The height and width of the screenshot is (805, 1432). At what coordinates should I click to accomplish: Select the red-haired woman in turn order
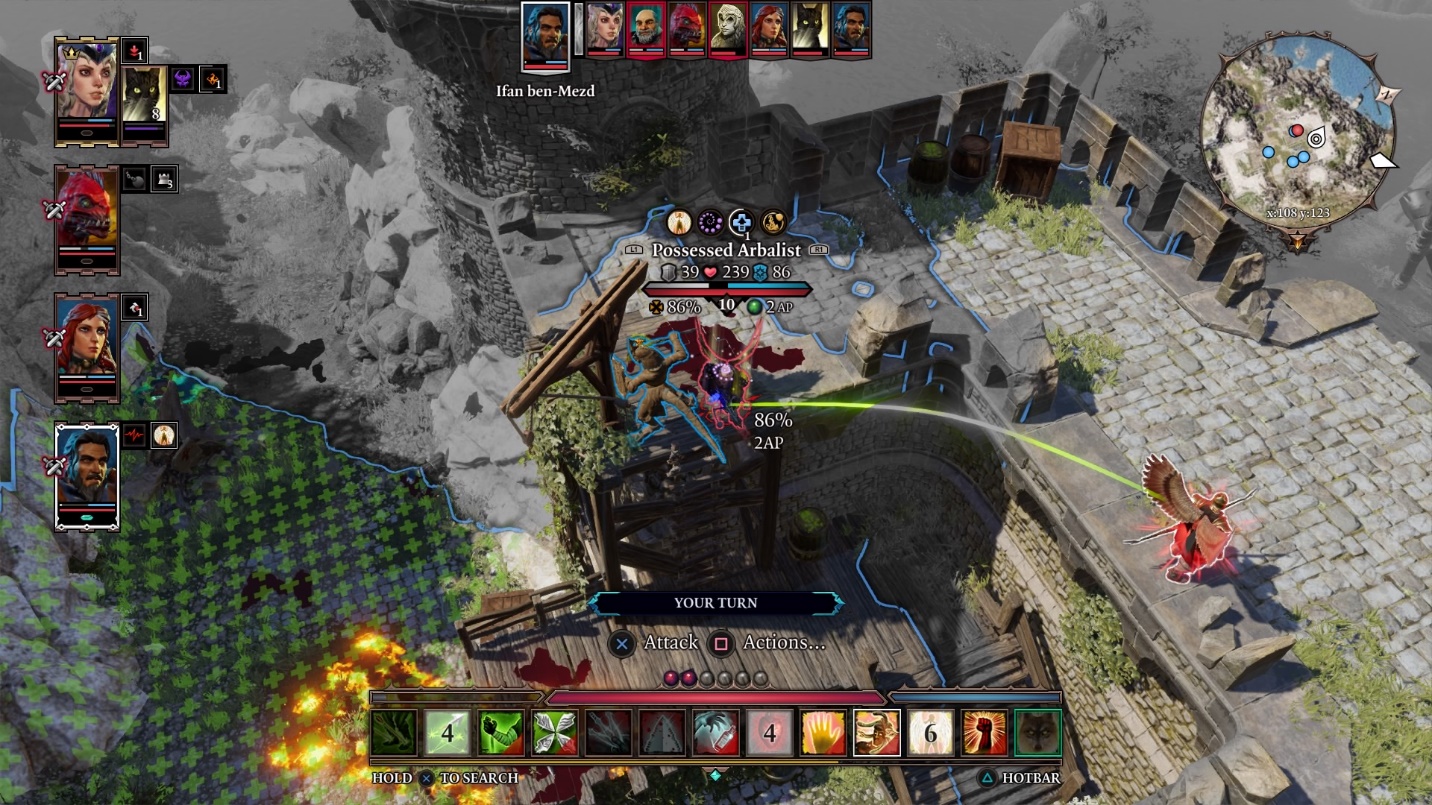coord(769,30)
